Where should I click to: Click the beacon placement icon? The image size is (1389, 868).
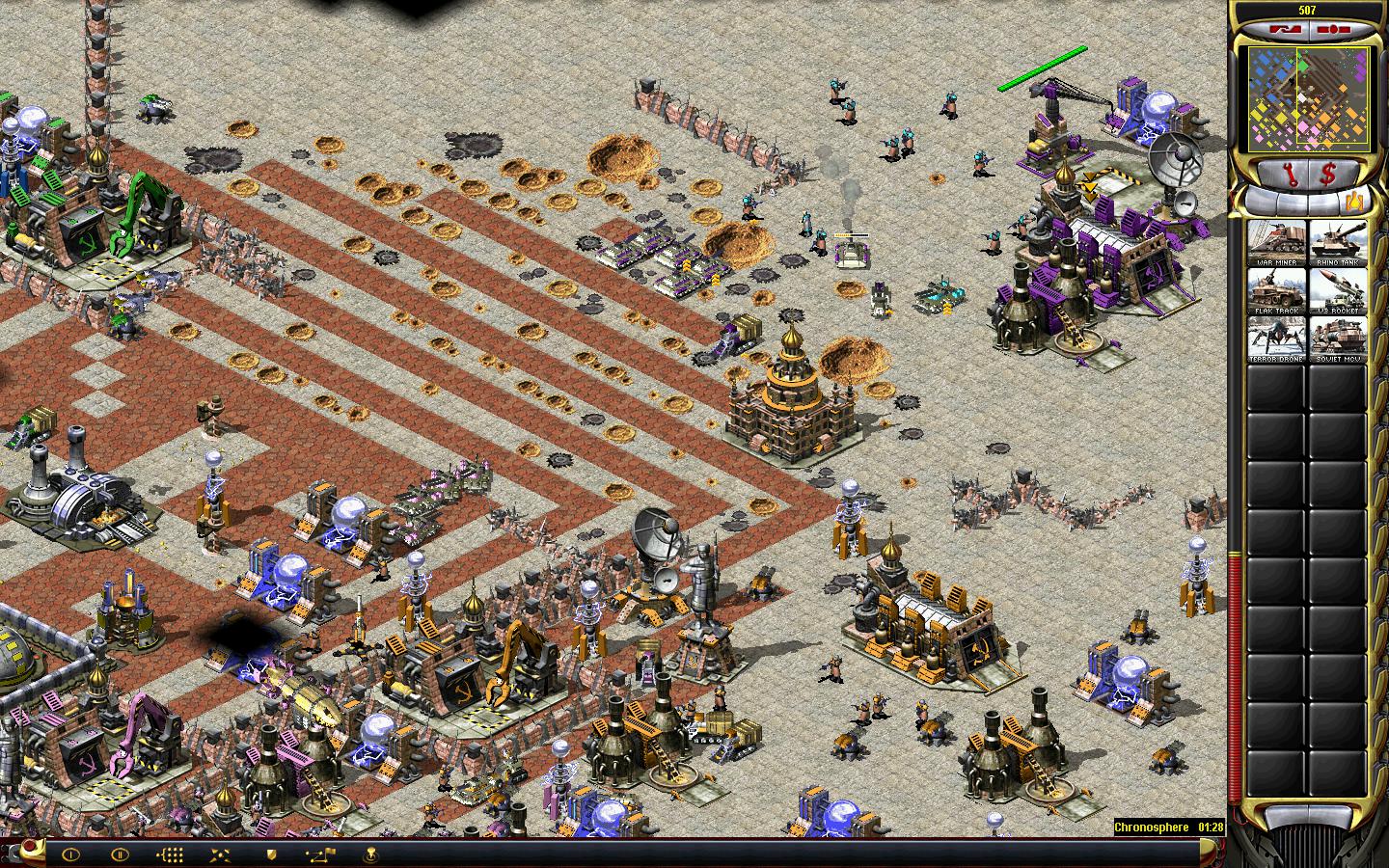(x=371, y=854)
